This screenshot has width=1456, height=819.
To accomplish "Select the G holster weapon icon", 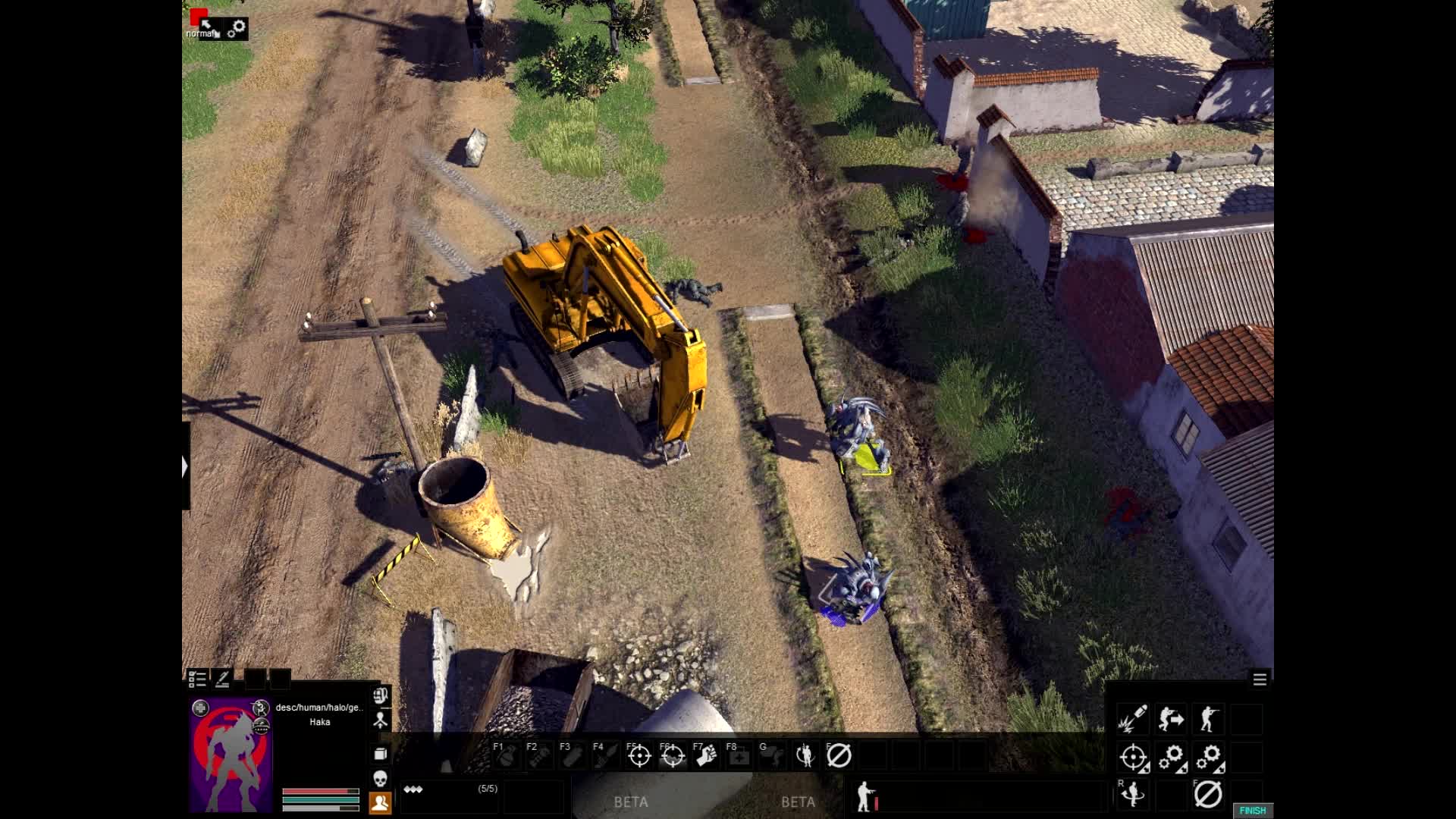I will click(x=773, y=756).
